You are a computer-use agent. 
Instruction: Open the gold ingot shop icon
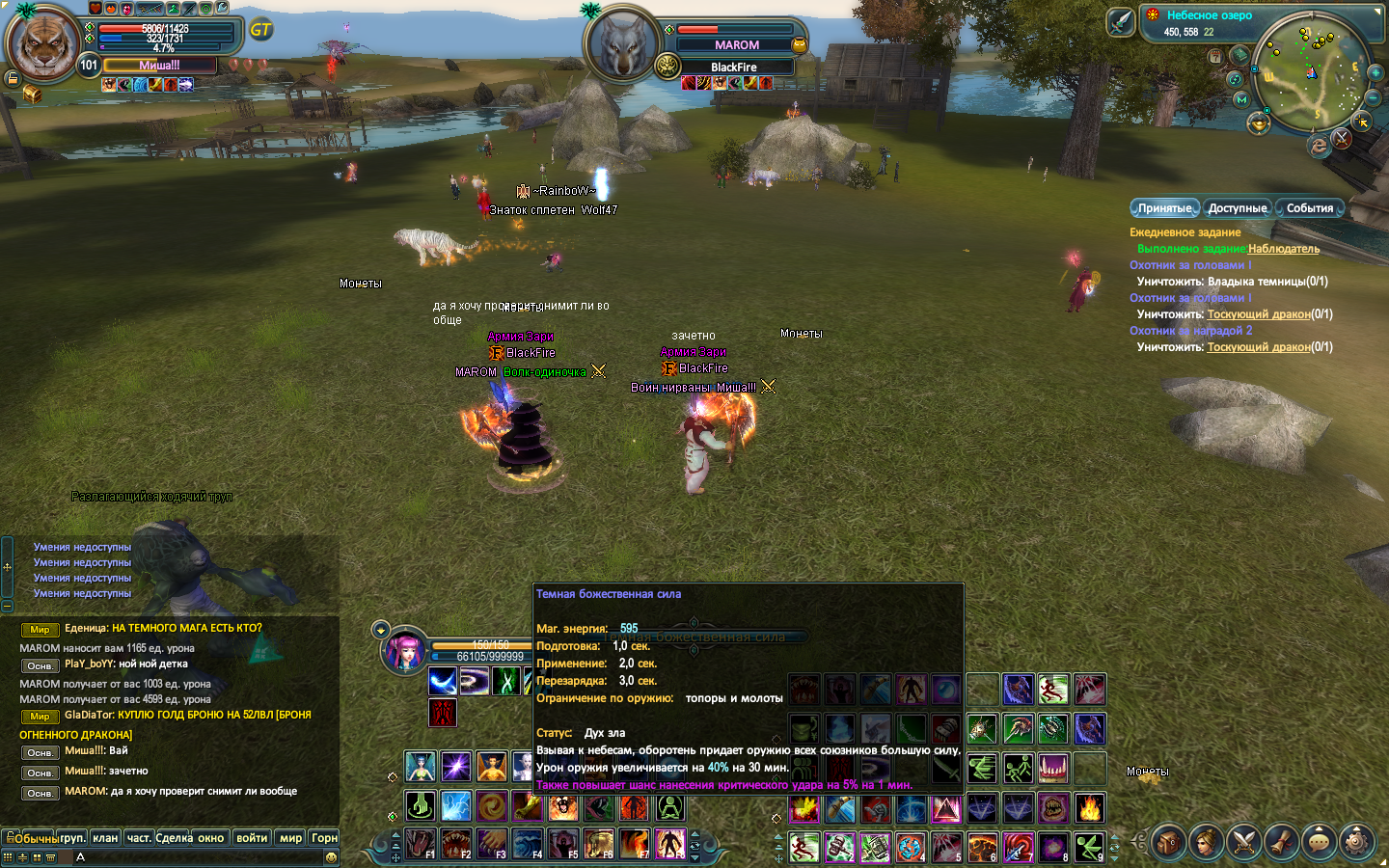pos(1258,123)
